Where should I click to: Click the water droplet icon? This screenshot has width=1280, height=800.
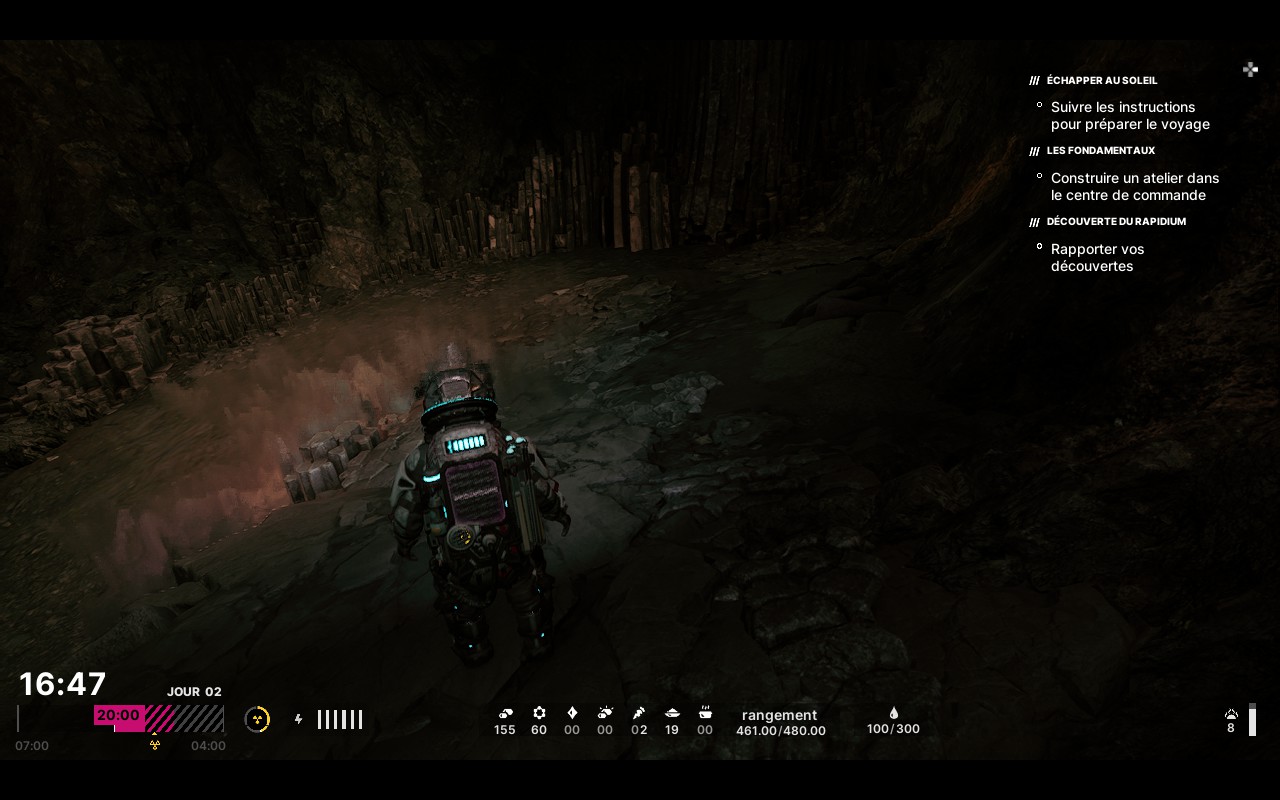[893, 713]
